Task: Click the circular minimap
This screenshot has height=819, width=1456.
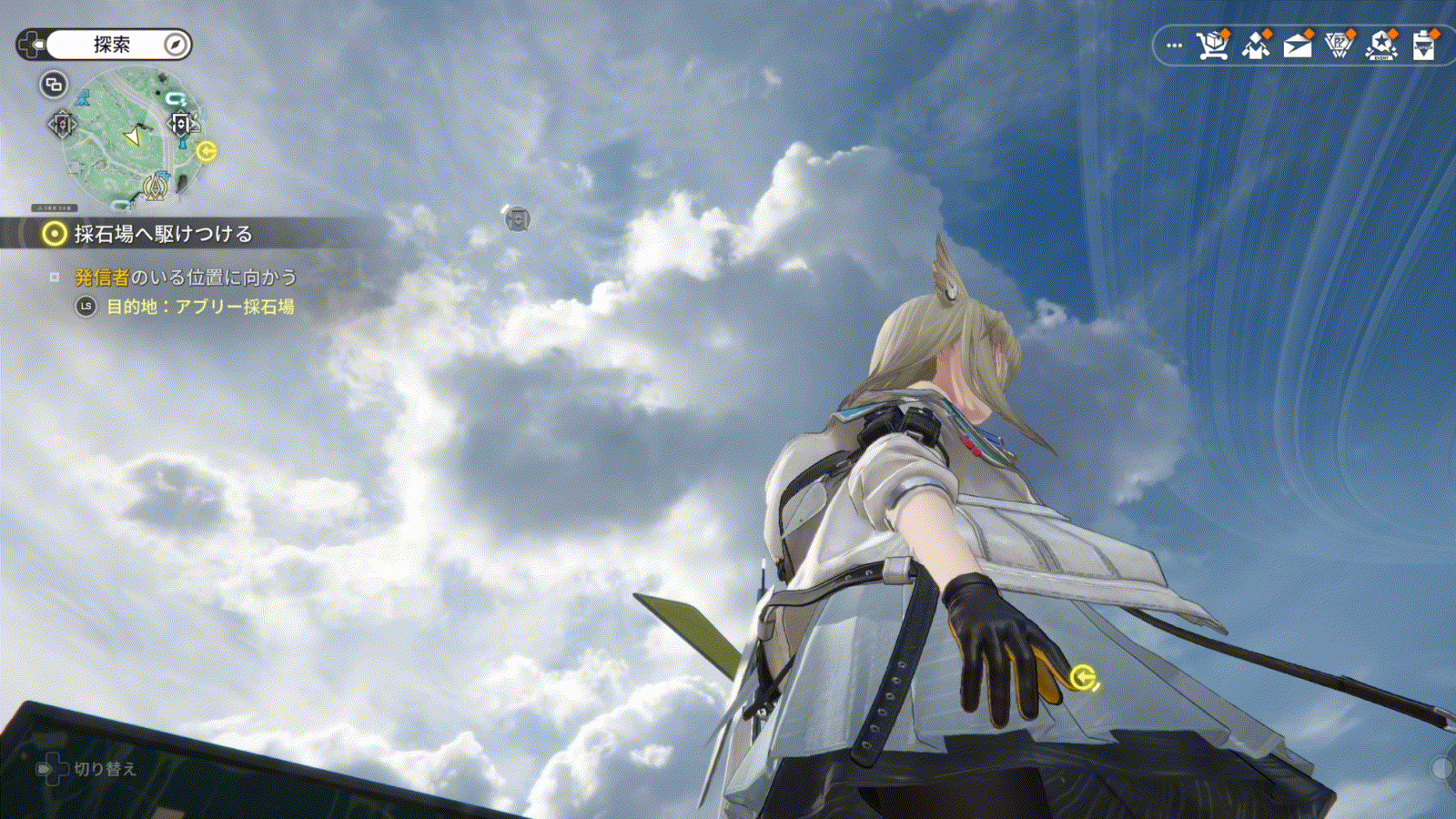Action: click(x=127, y=136)
